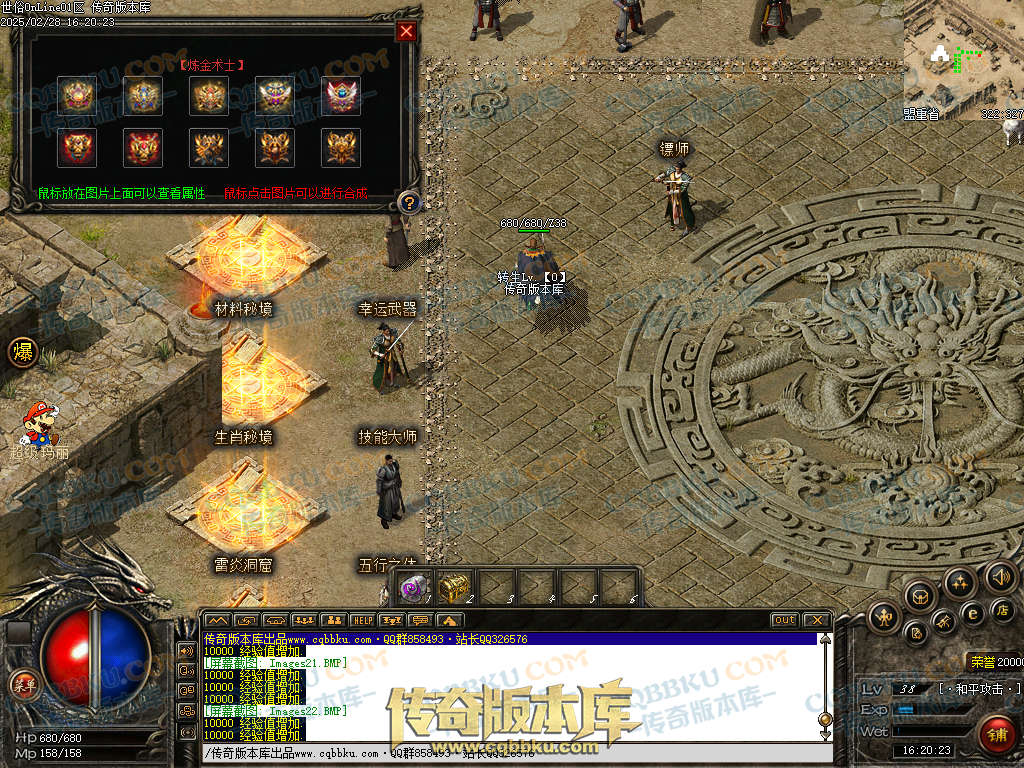Open the treasure chest in hotbar slot 2
The image size is (1024, 768).
click(454, 587)
